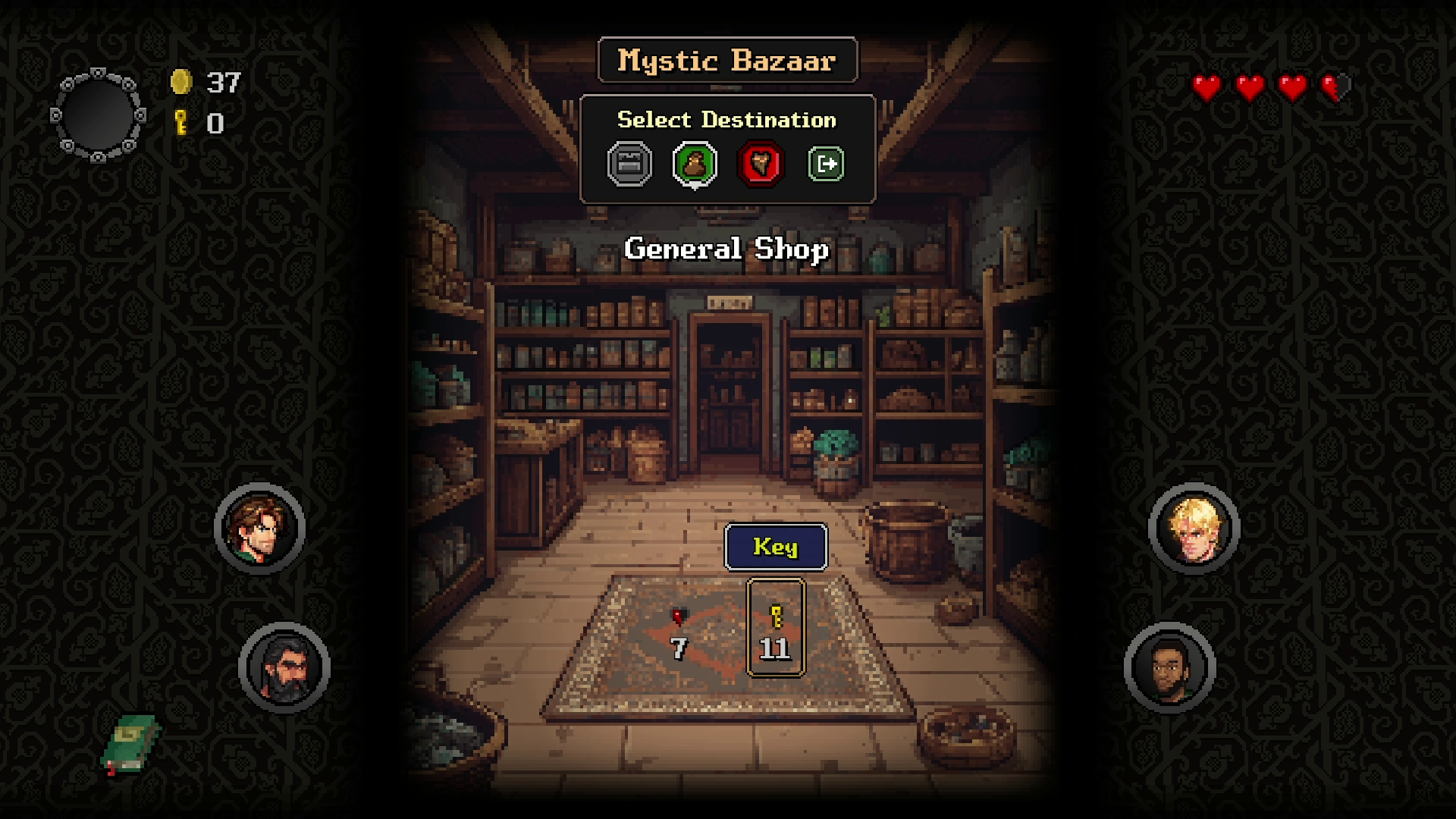Buy the half heart priced at 7 coins
1456x819 pixels.
679,633
